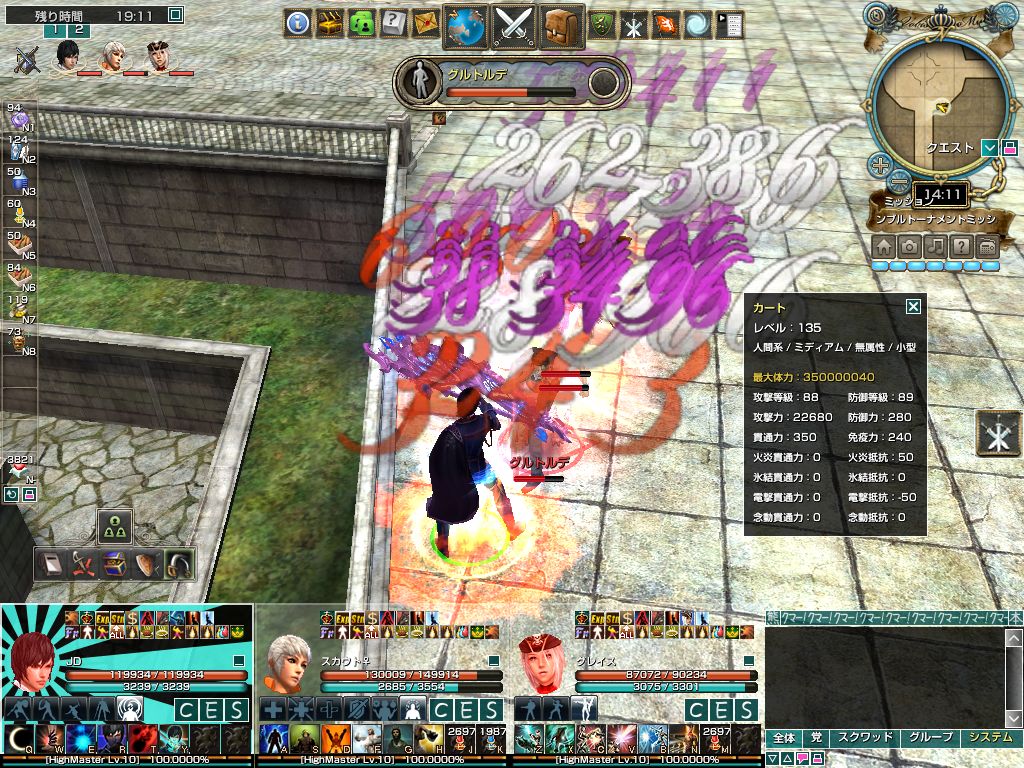Open the blue info icon in top toolbar
Screen dimensions: 1024x768
point(297,23)
